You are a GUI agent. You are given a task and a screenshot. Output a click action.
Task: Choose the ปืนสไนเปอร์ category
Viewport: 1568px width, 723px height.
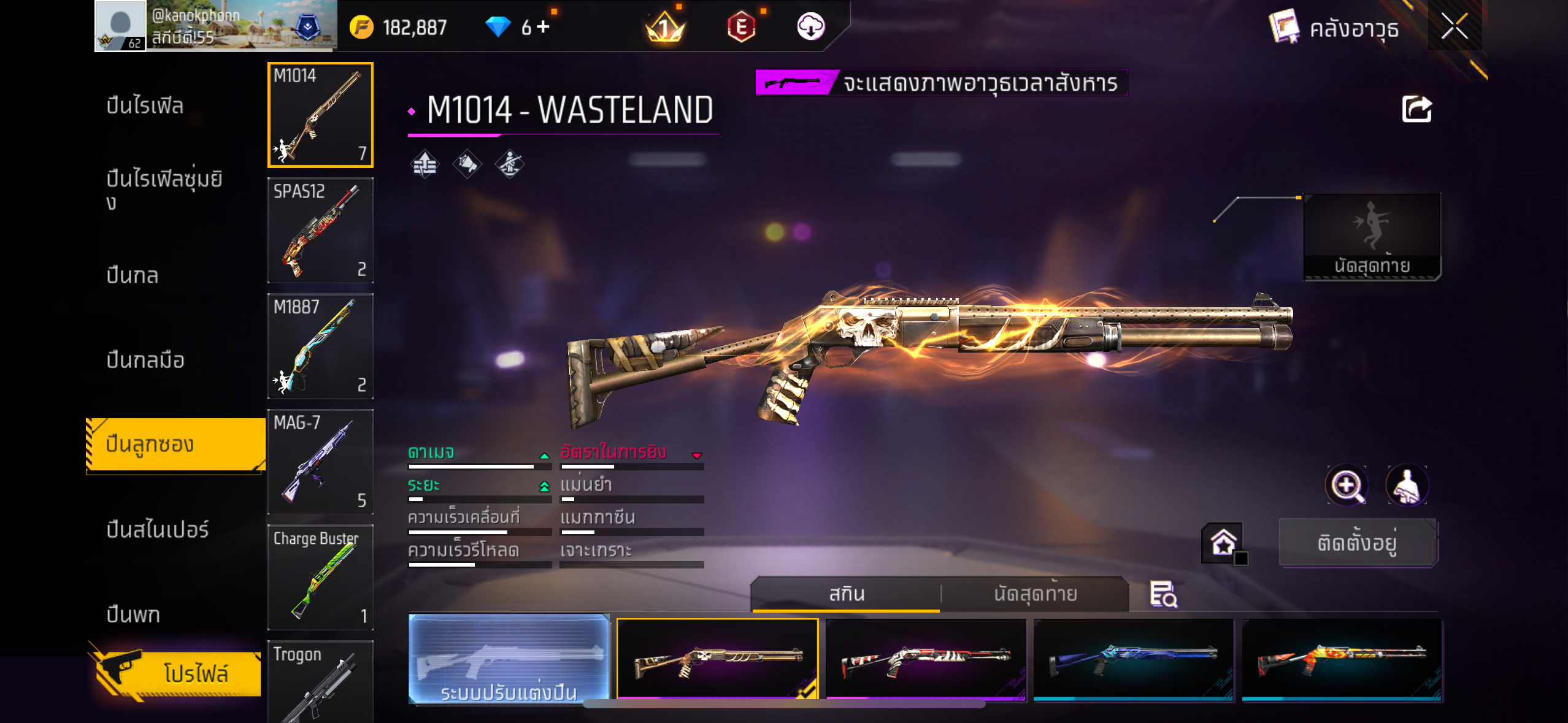click(158, 529)
